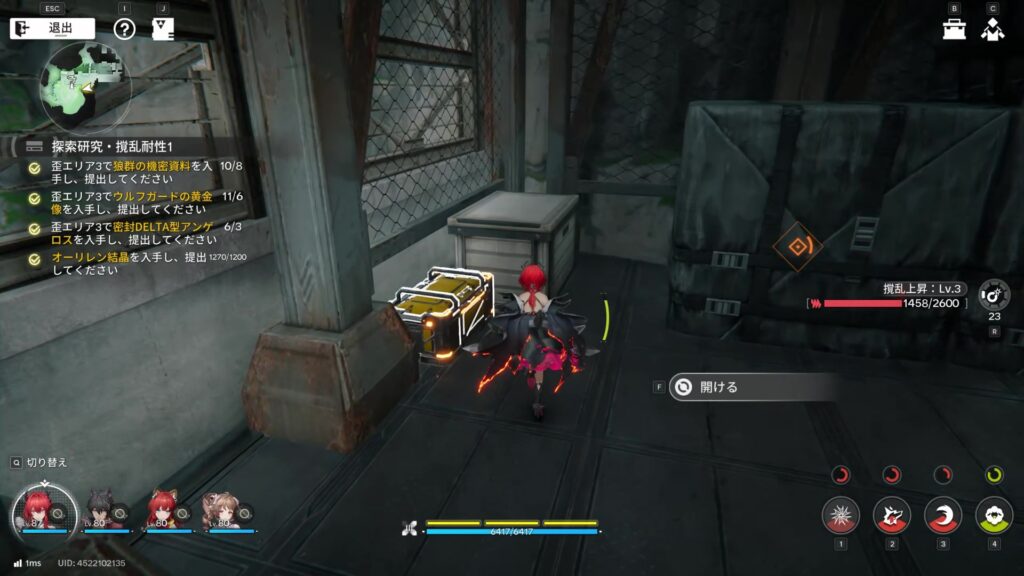Click the 密封DELTA型アンゲロス objective entry

[x=132, y=234]
